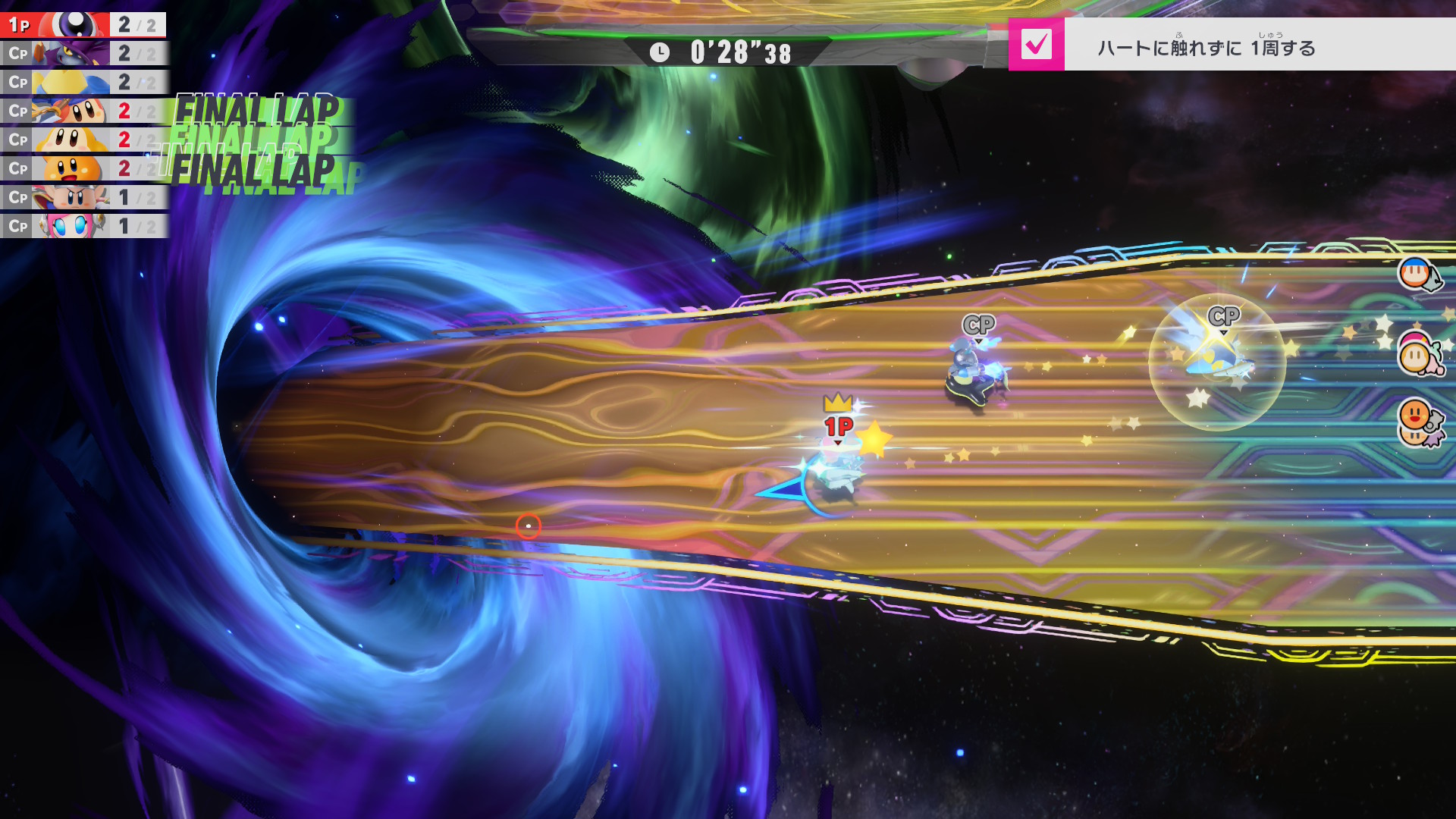Select the yellow Waddle Dee standings row

83,140
